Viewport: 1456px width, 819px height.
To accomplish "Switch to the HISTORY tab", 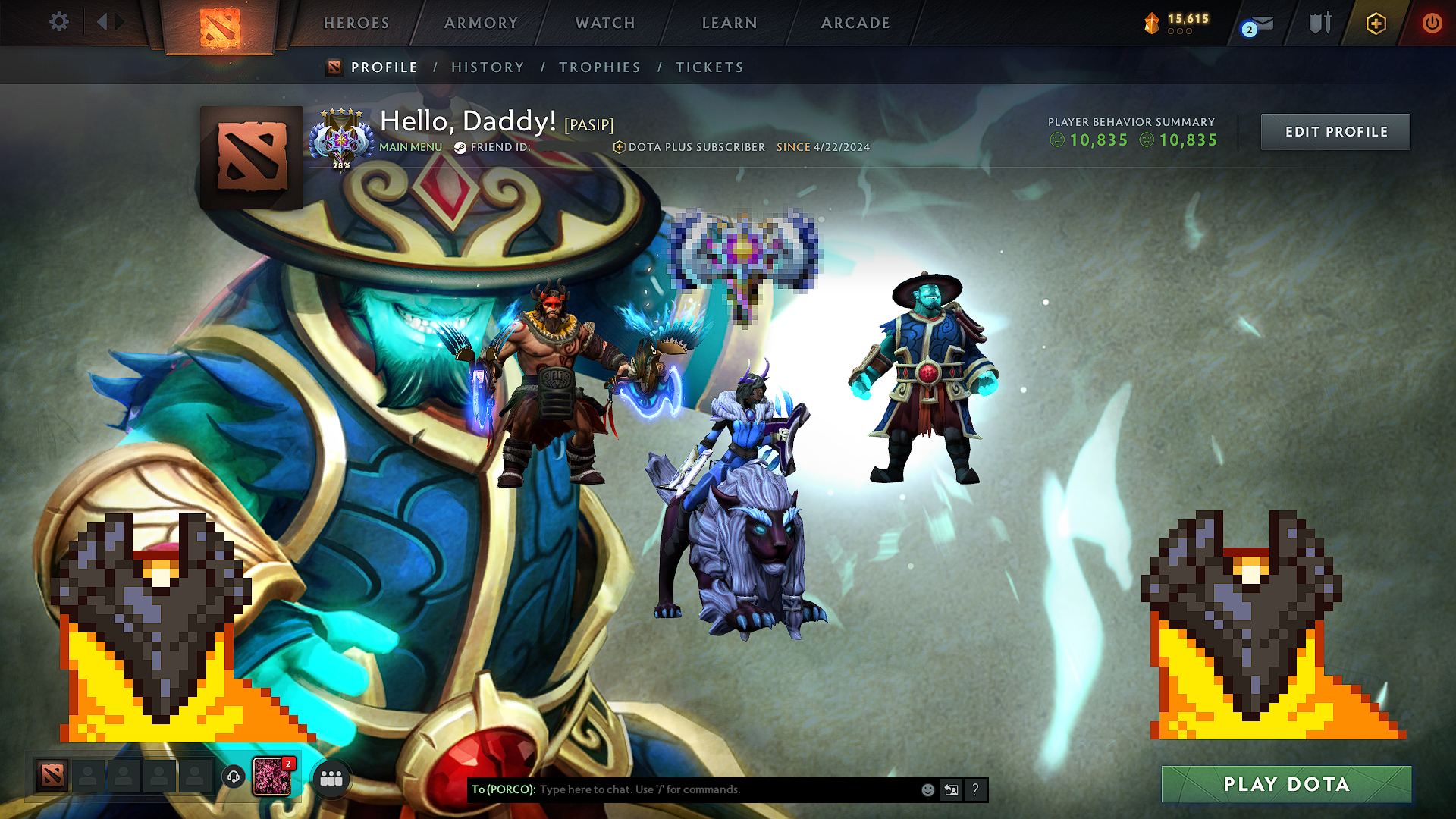I will 488,67.
